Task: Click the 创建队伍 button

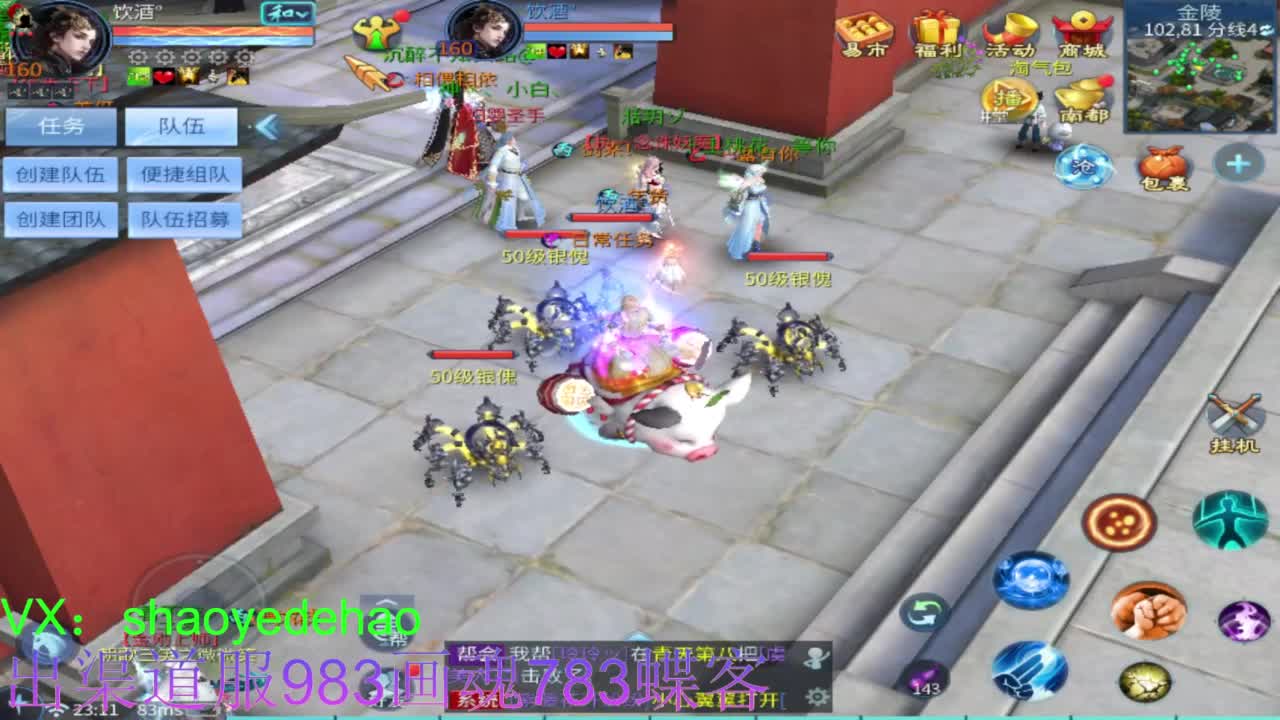Action: click(x=62, y=173)
